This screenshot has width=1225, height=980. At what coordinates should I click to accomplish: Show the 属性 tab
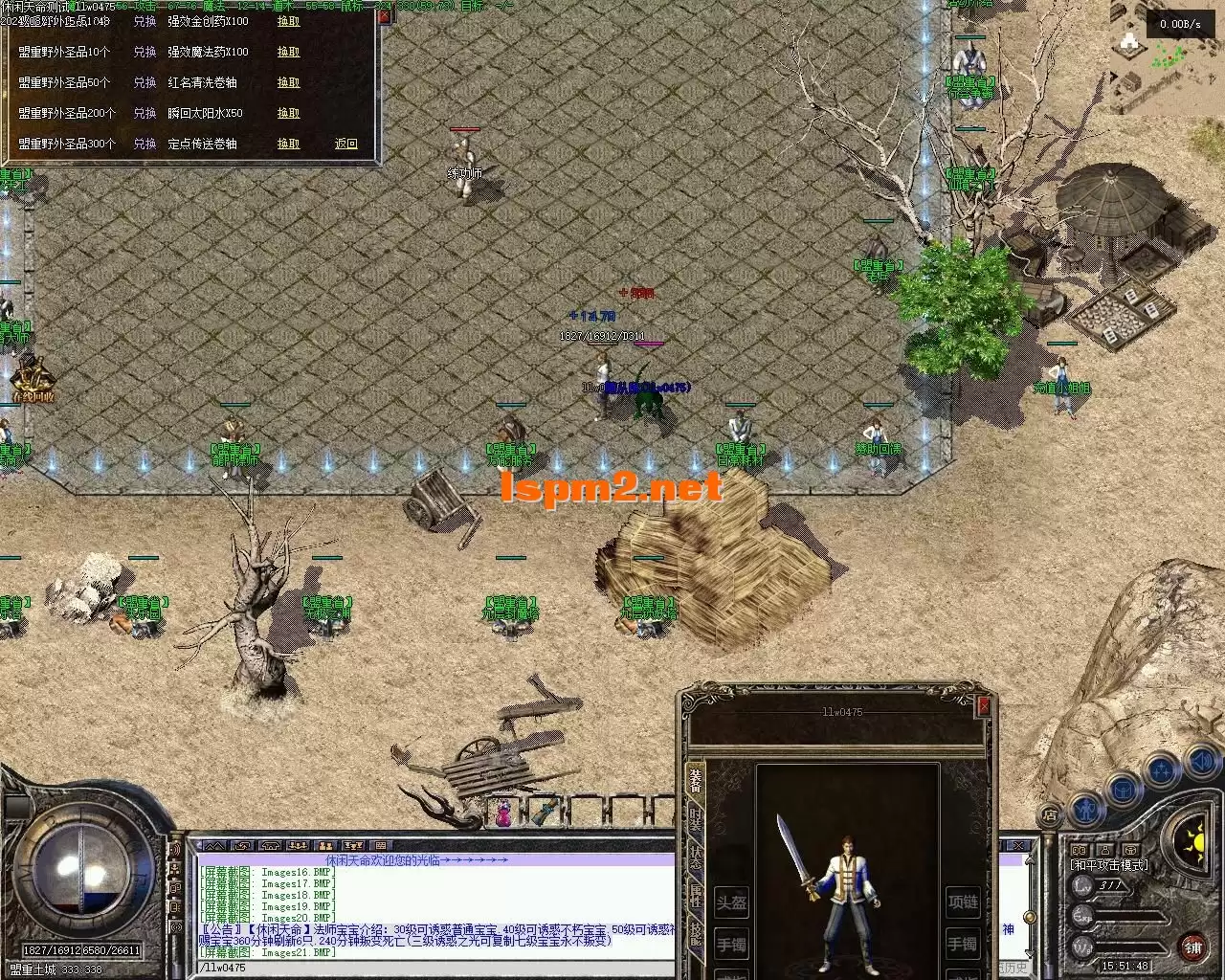[x=696, y=896]
